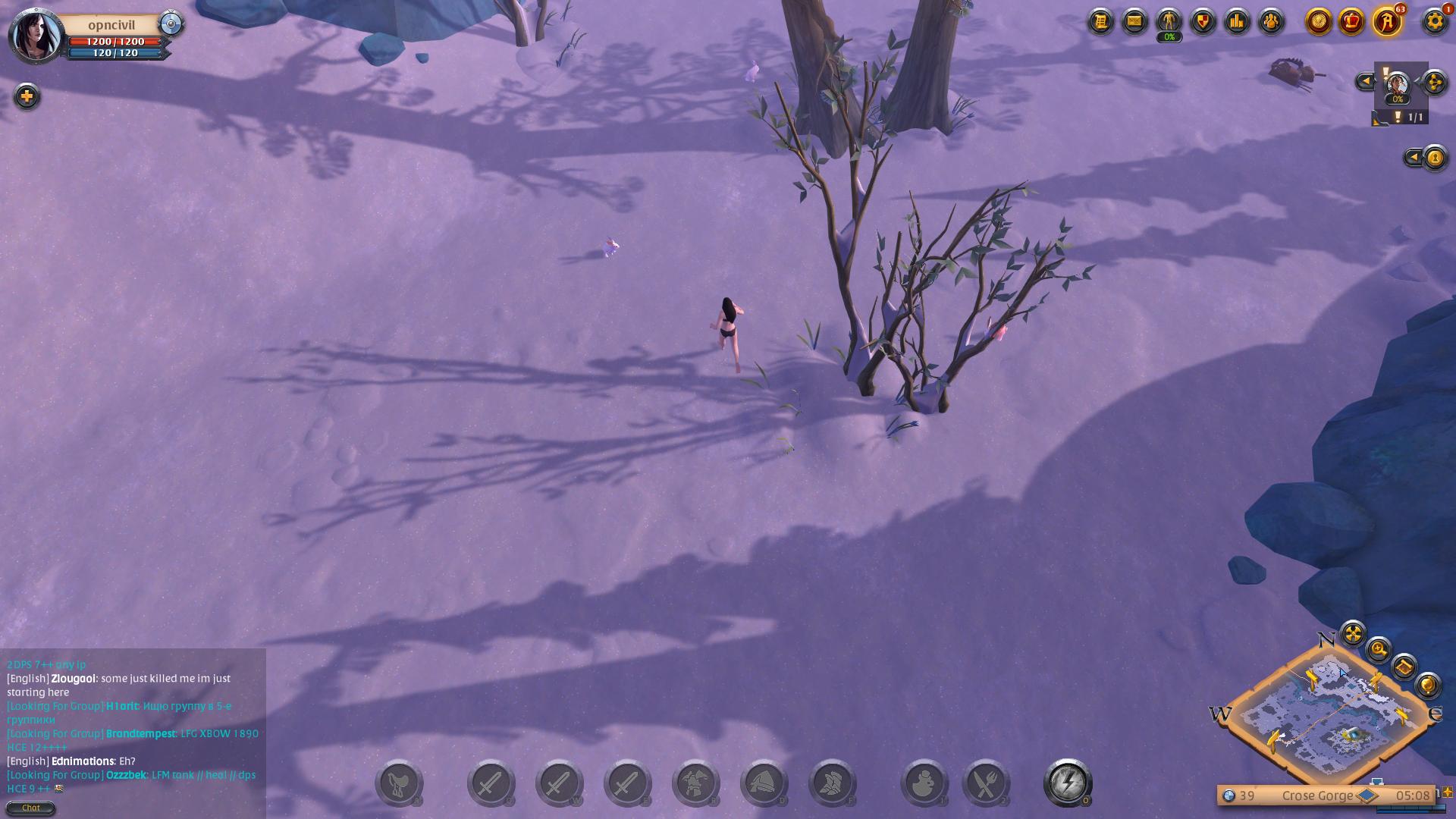Select the potion flask slot
This screenshot has height=819, width=1456.
pos(924,783)
